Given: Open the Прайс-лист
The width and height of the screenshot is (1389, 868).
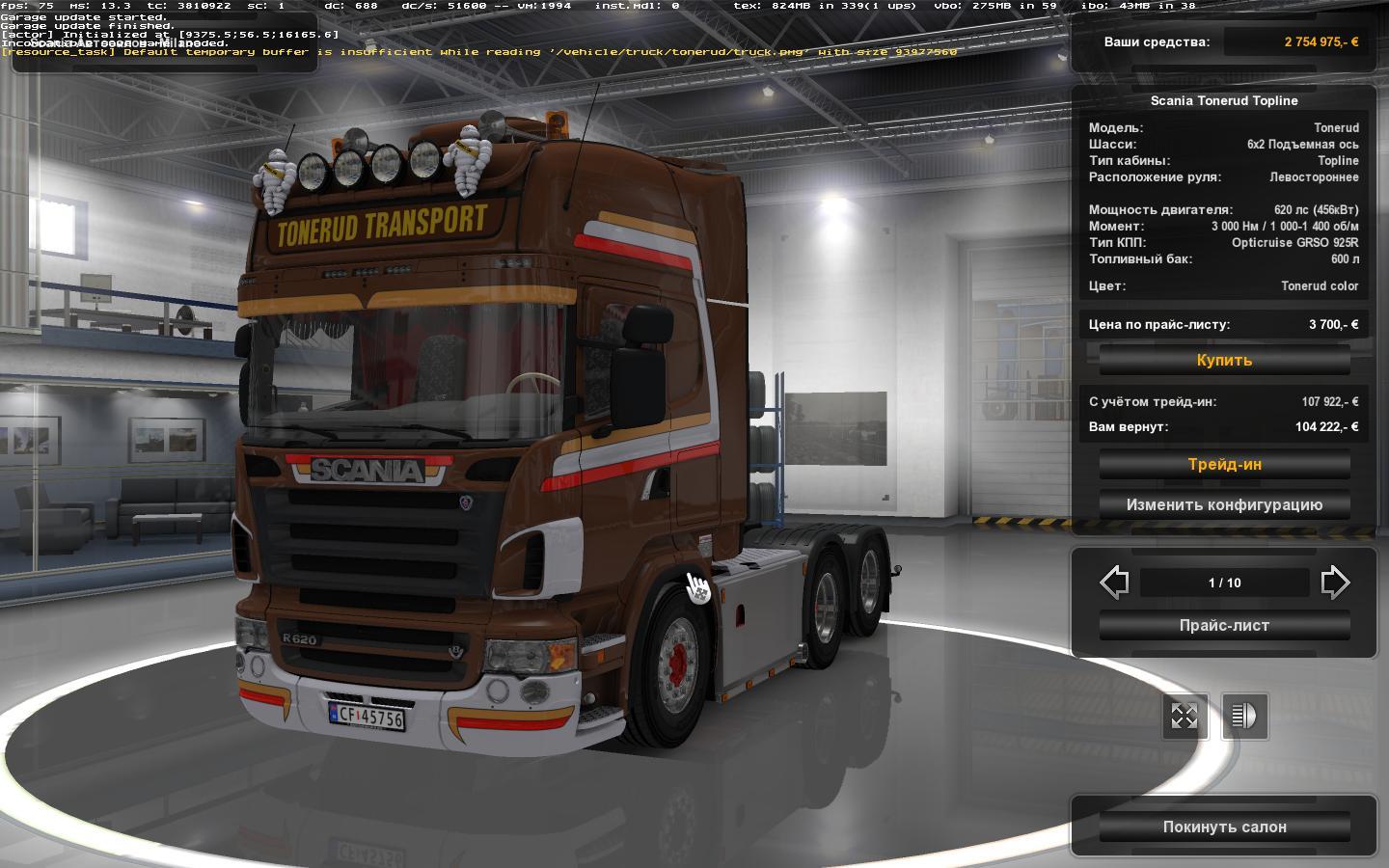Looking at the screenshot, I should (1224, 625).
